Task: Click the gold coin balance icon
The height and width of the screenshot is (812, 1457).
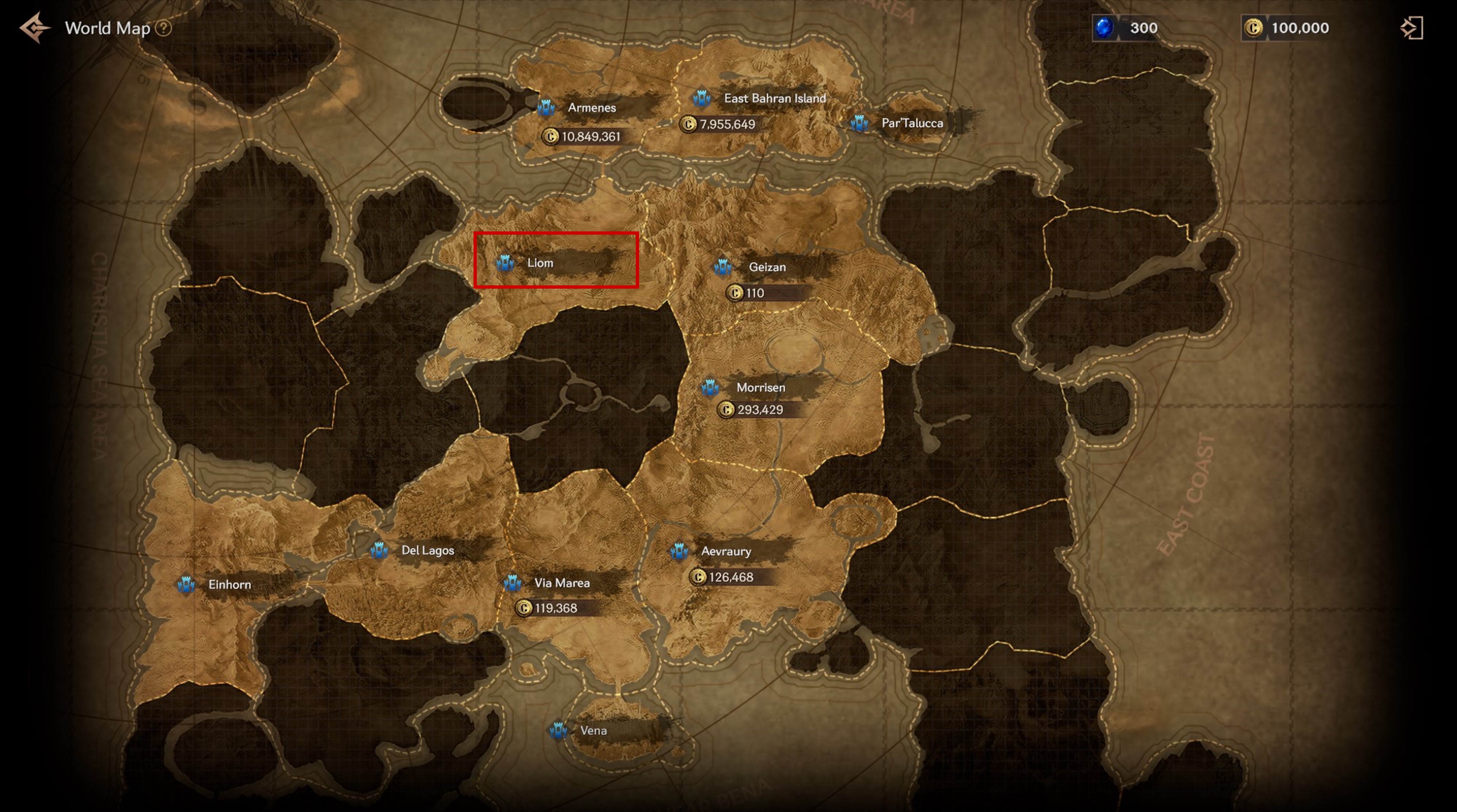Action: 1253,28
